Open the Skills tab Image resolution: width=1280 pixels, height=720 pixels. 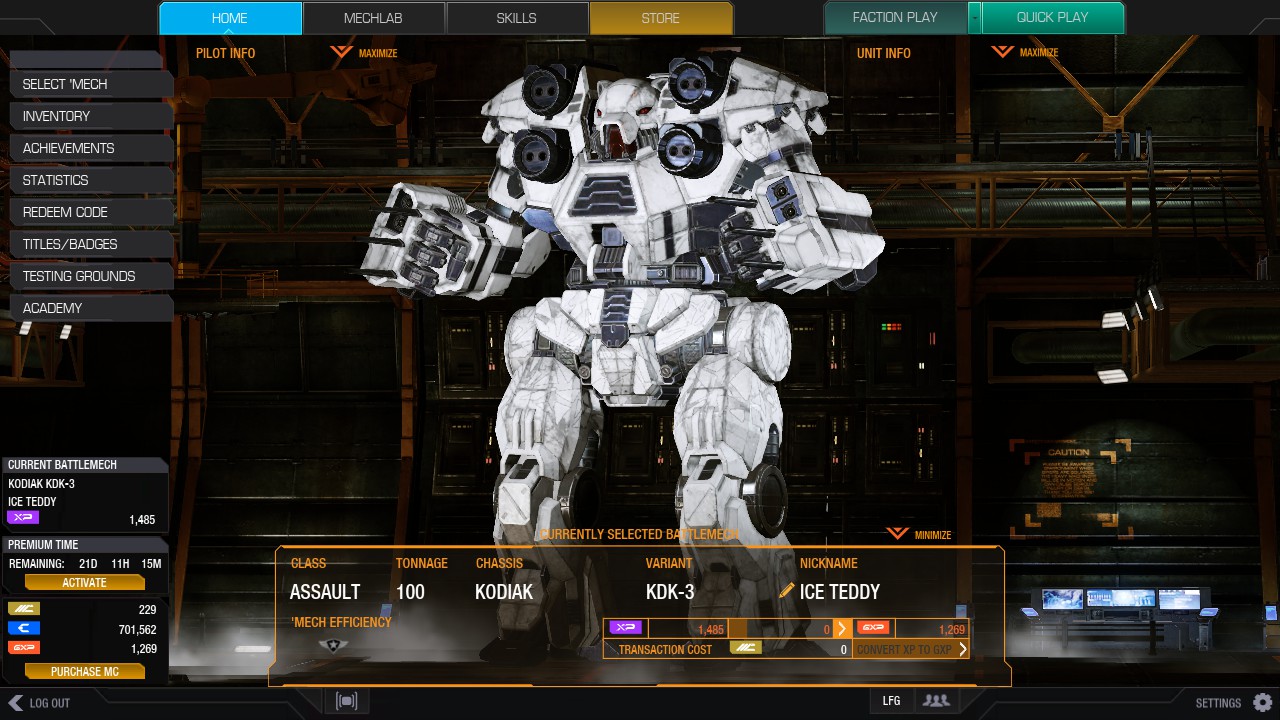517,18
